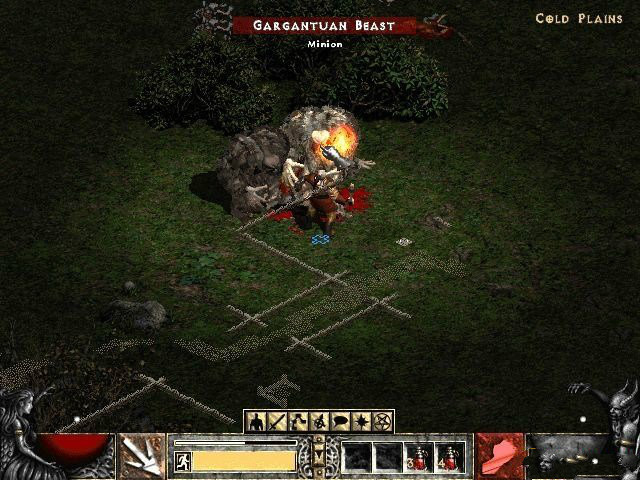
Task: Toggle the run/walk running man button
Action: [x=183, y=461]
